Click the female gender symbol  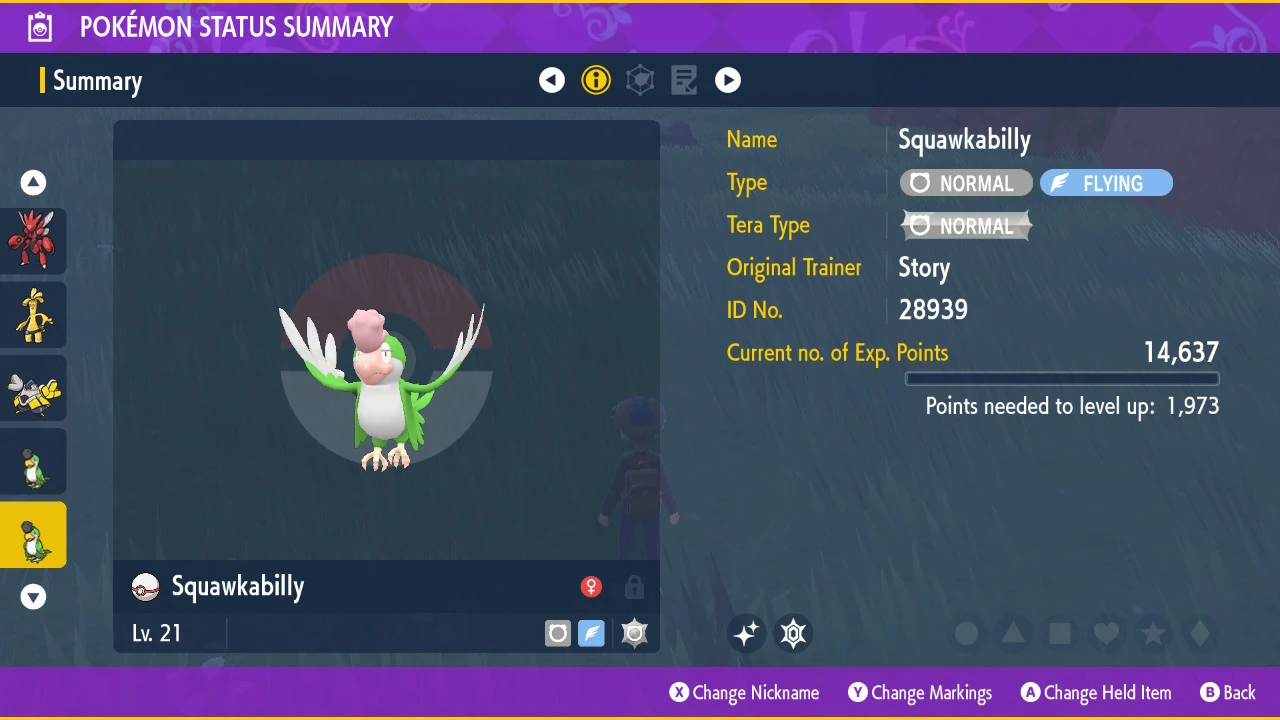[591, 587]
